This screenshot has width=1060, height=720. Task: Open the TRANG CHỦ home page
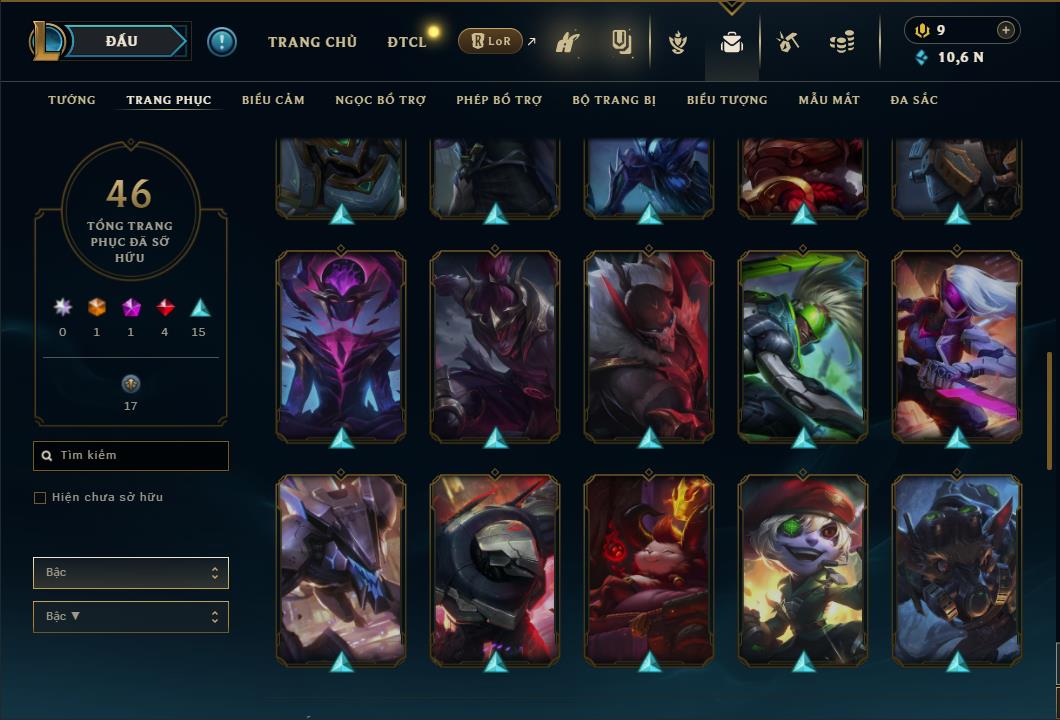coord(312,42)
